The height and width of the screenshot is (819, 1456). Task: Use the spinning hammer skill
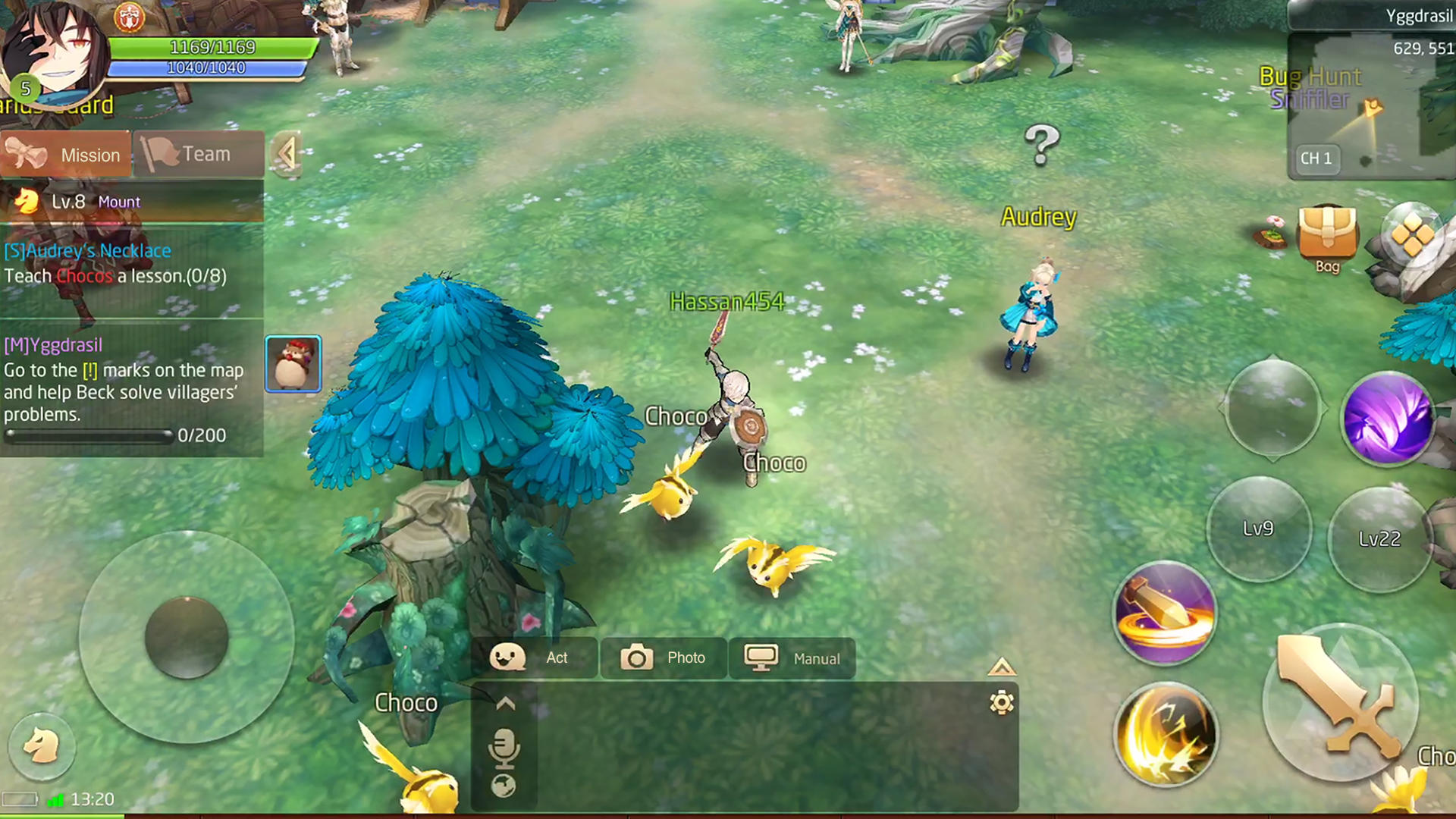1166,614
